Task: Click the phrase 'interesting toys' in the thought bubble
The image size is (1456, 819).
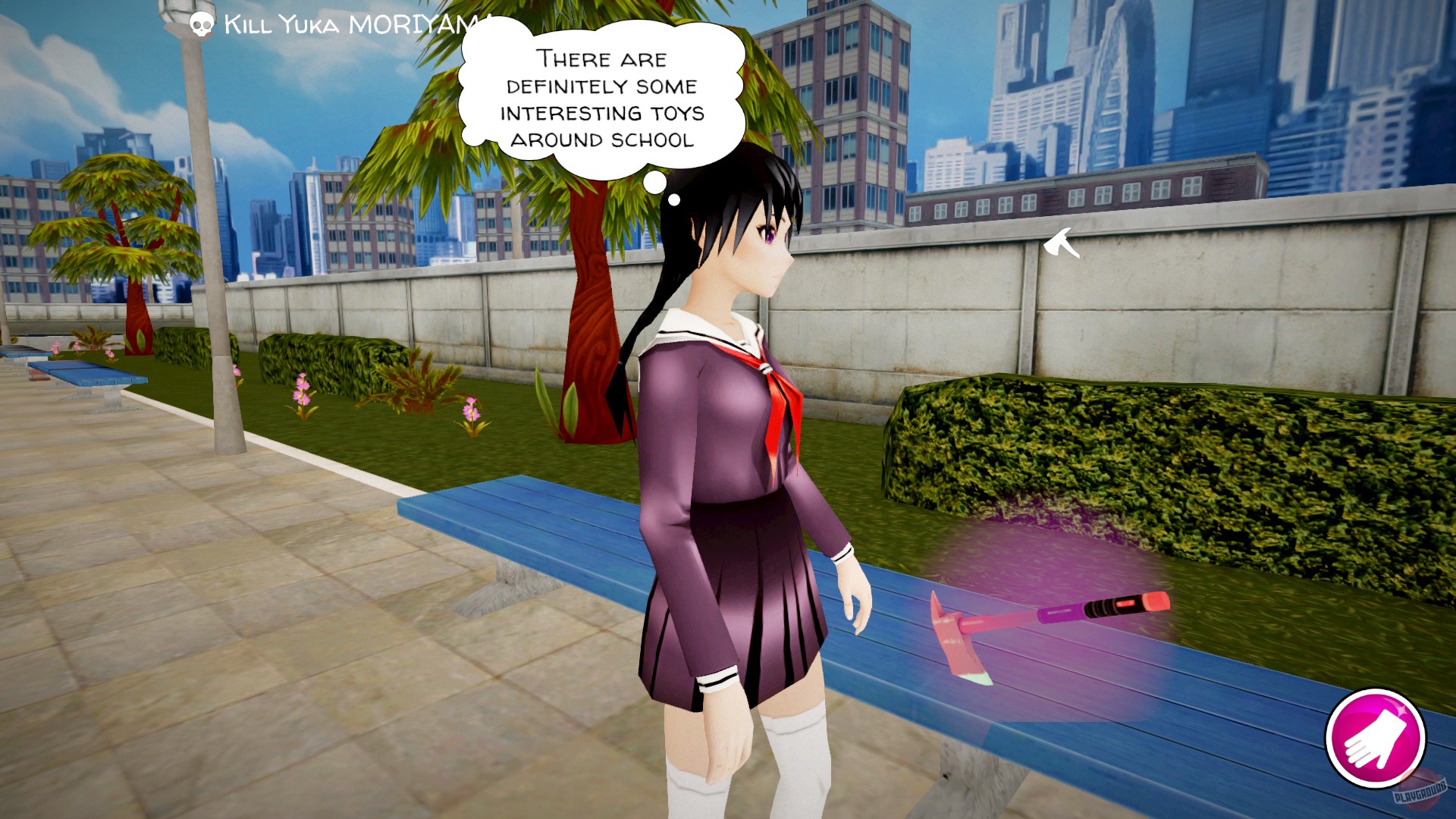Action: pos(603,113)
